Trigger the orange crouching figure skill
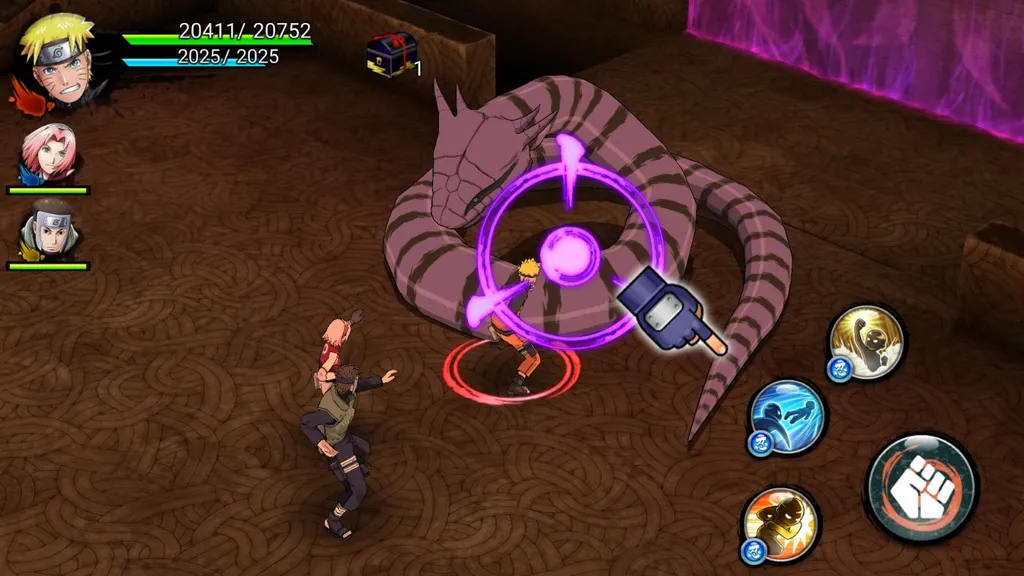The image size is (1024, 576). (782, 523)
